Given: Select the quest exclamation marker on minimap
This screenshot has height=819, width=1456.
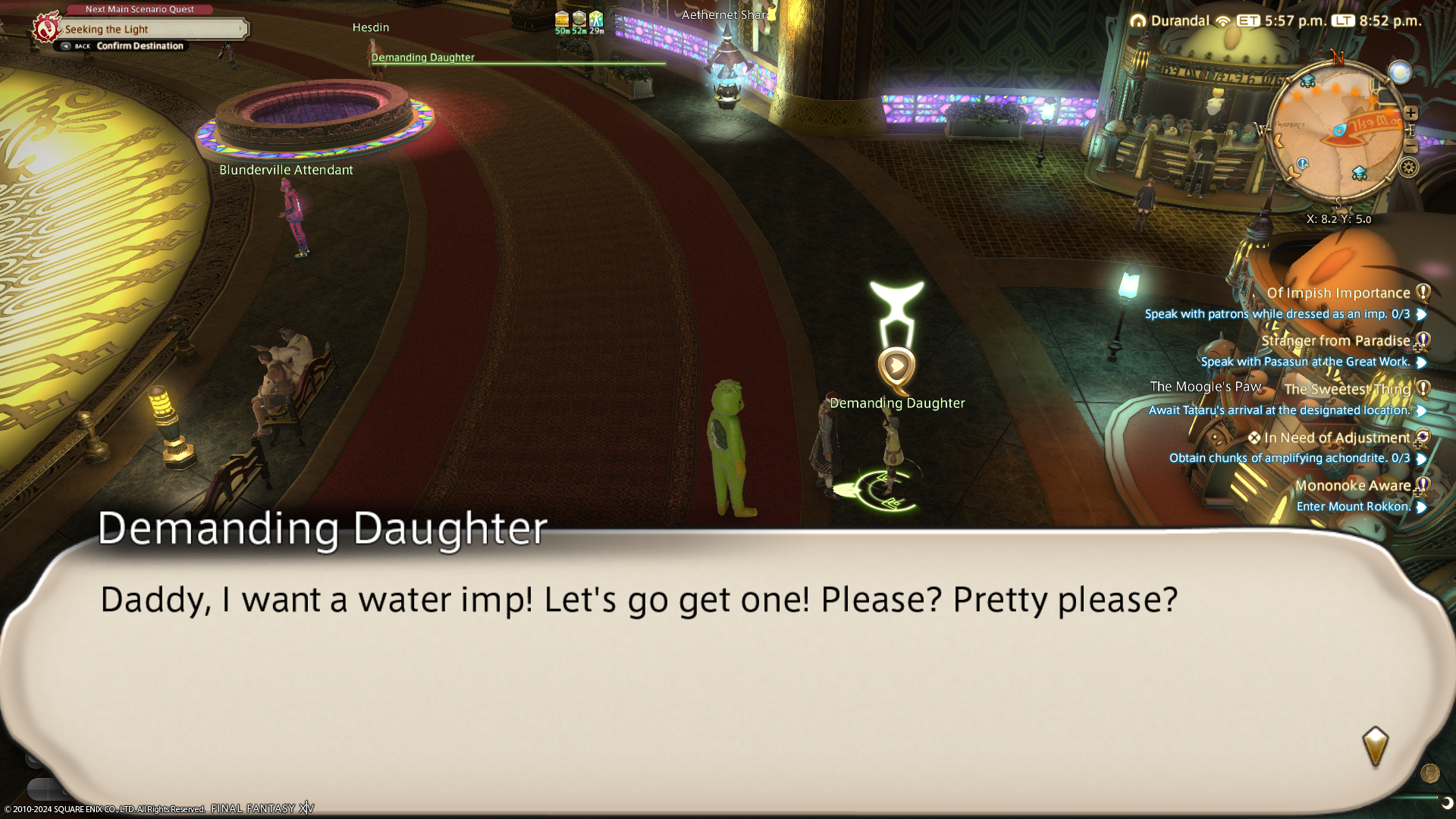Looking at the screenshot, I should click(x=1302, y=163).
